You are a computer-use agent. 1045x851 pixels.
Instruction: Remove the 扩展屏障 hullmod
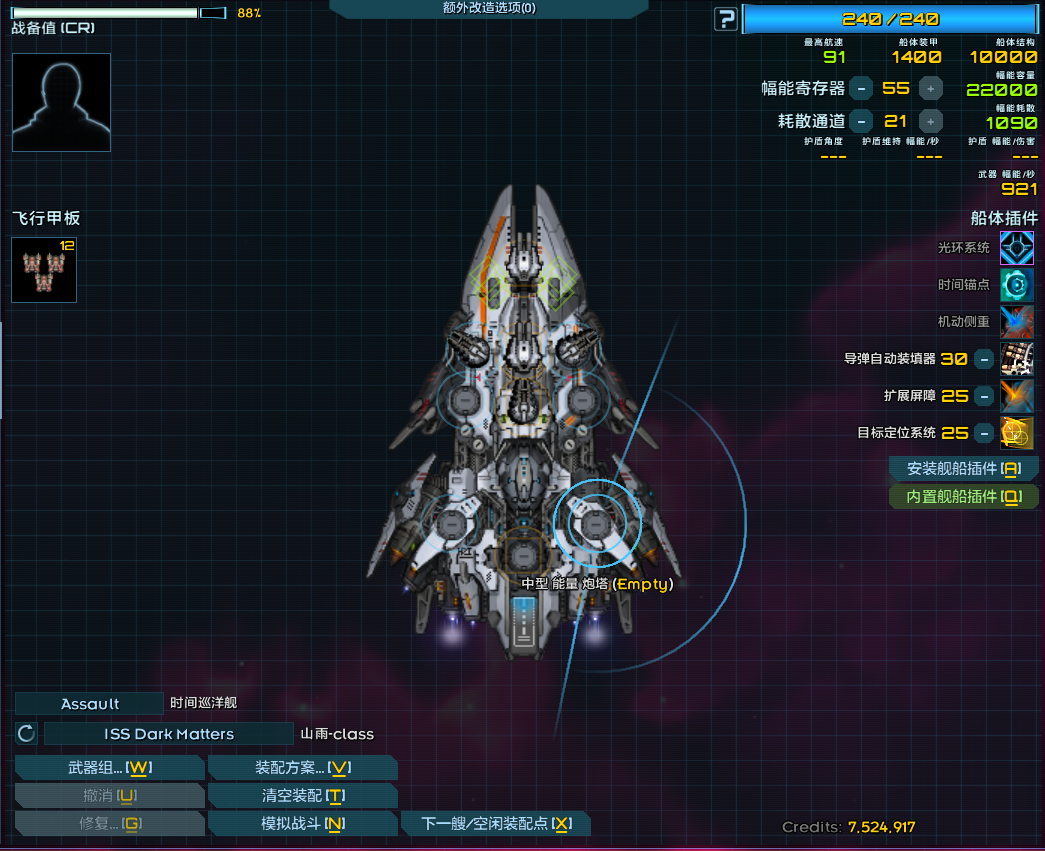(x=984, y=396)
